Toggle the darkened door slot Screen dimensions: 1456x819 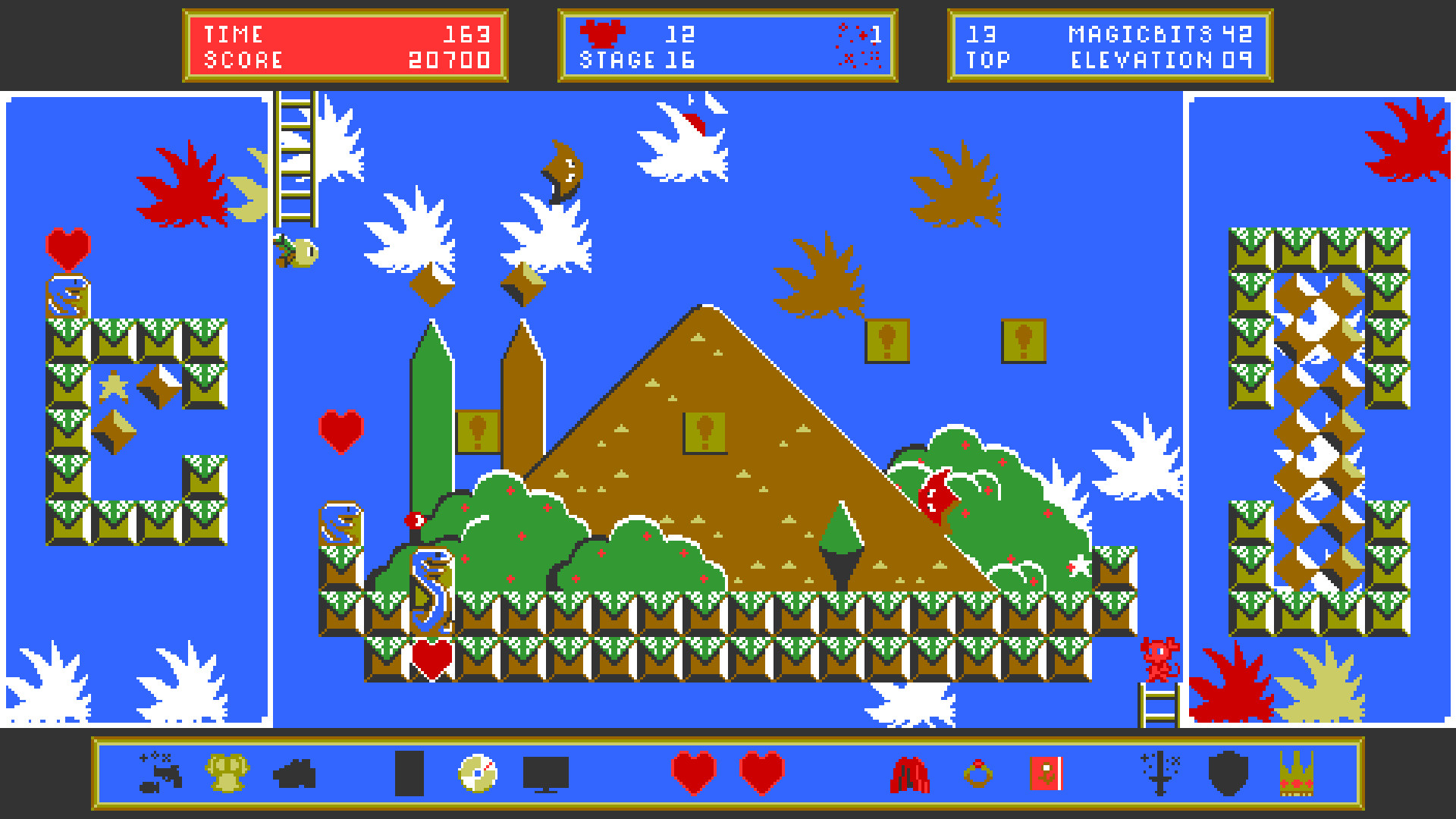coord(409,775)
